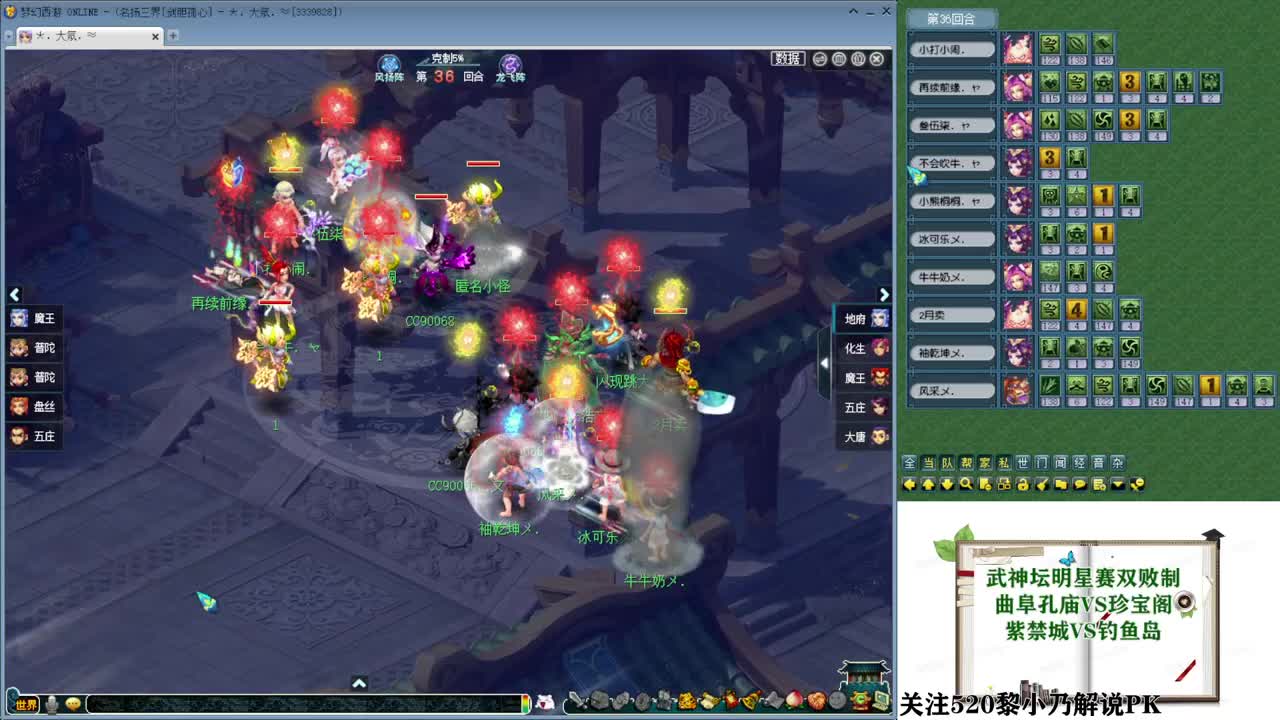This screenshot has width=1280, height=720.
Task: Click the 魔王 character portrait in the left sidebar
Action: click(x=17, y=318)
